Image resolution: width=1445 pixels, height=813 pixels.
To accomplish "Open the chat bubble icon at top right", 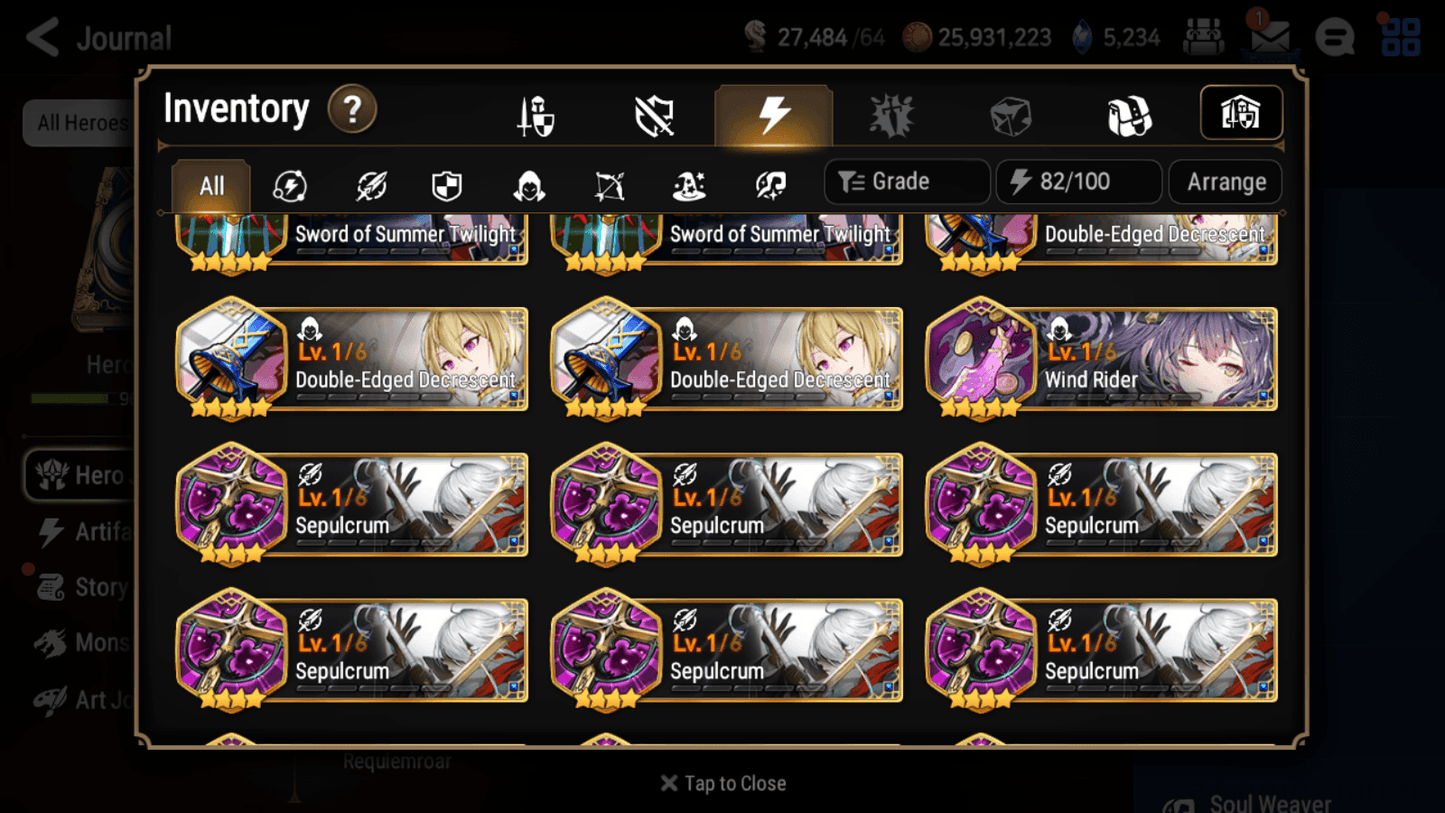I will click(1334, 37).
